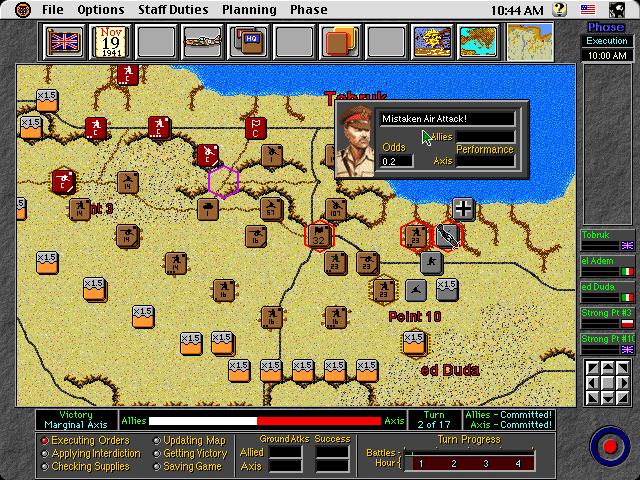
Task: Select the ed Duda objective entry
Action: click(607, 291)
